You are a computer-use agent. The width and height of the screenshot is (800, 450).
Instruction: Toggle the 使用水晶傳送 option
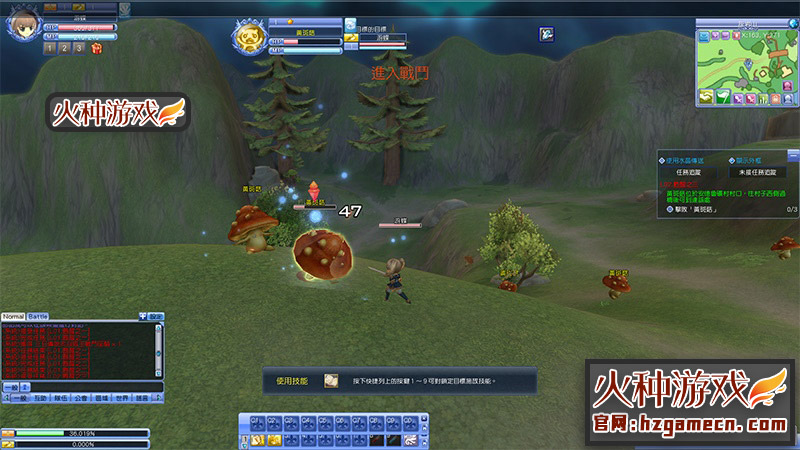662,159
